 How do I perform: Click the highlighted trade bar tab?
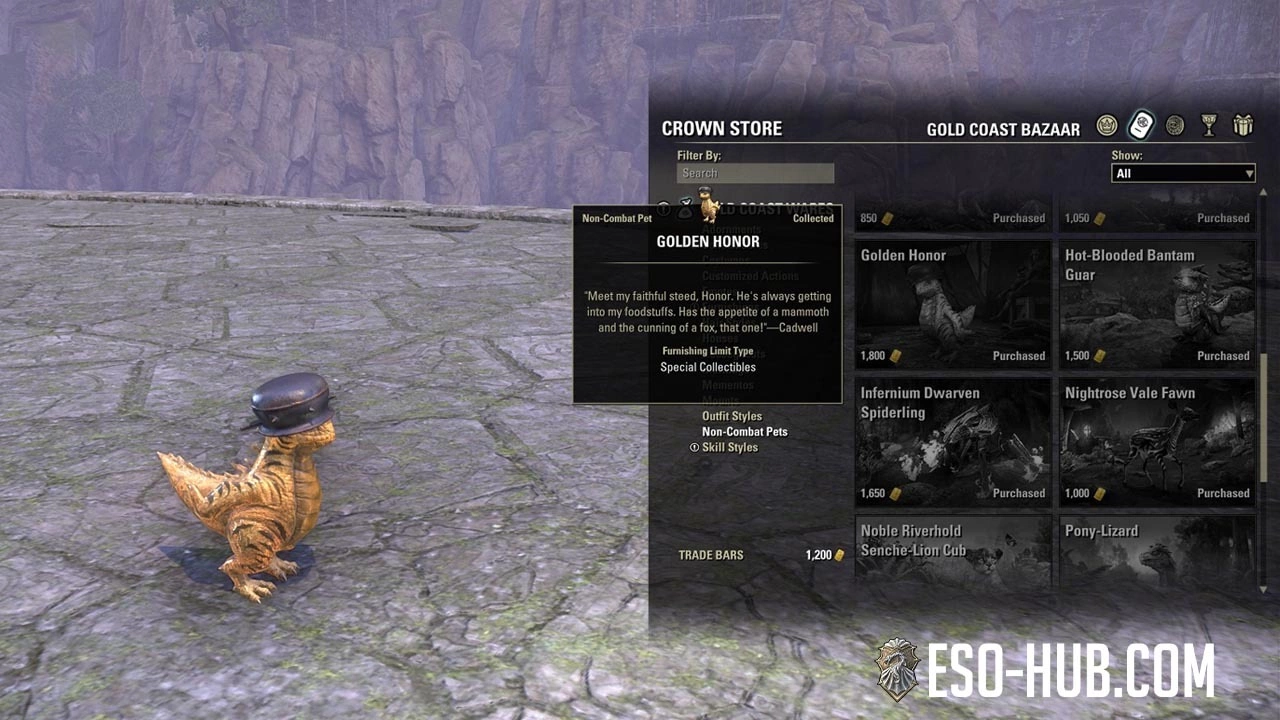(1141, 126)
